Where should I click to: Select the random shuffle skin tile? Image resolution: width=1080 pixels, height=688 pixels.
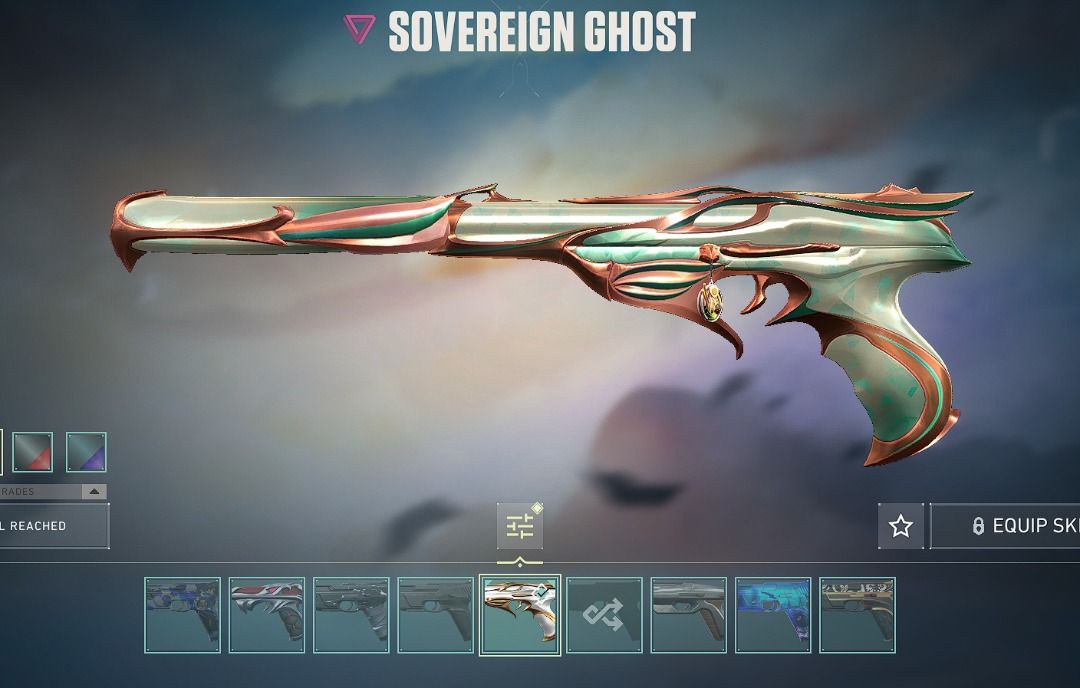[604, 615]
